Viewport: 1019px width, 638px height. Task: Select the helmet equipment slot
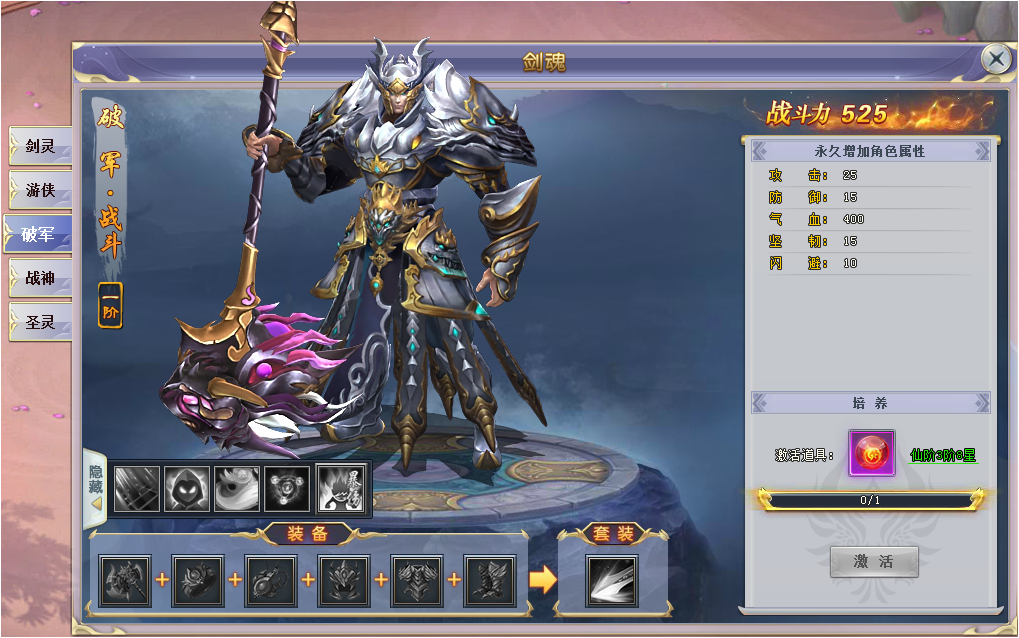[344, 581]
